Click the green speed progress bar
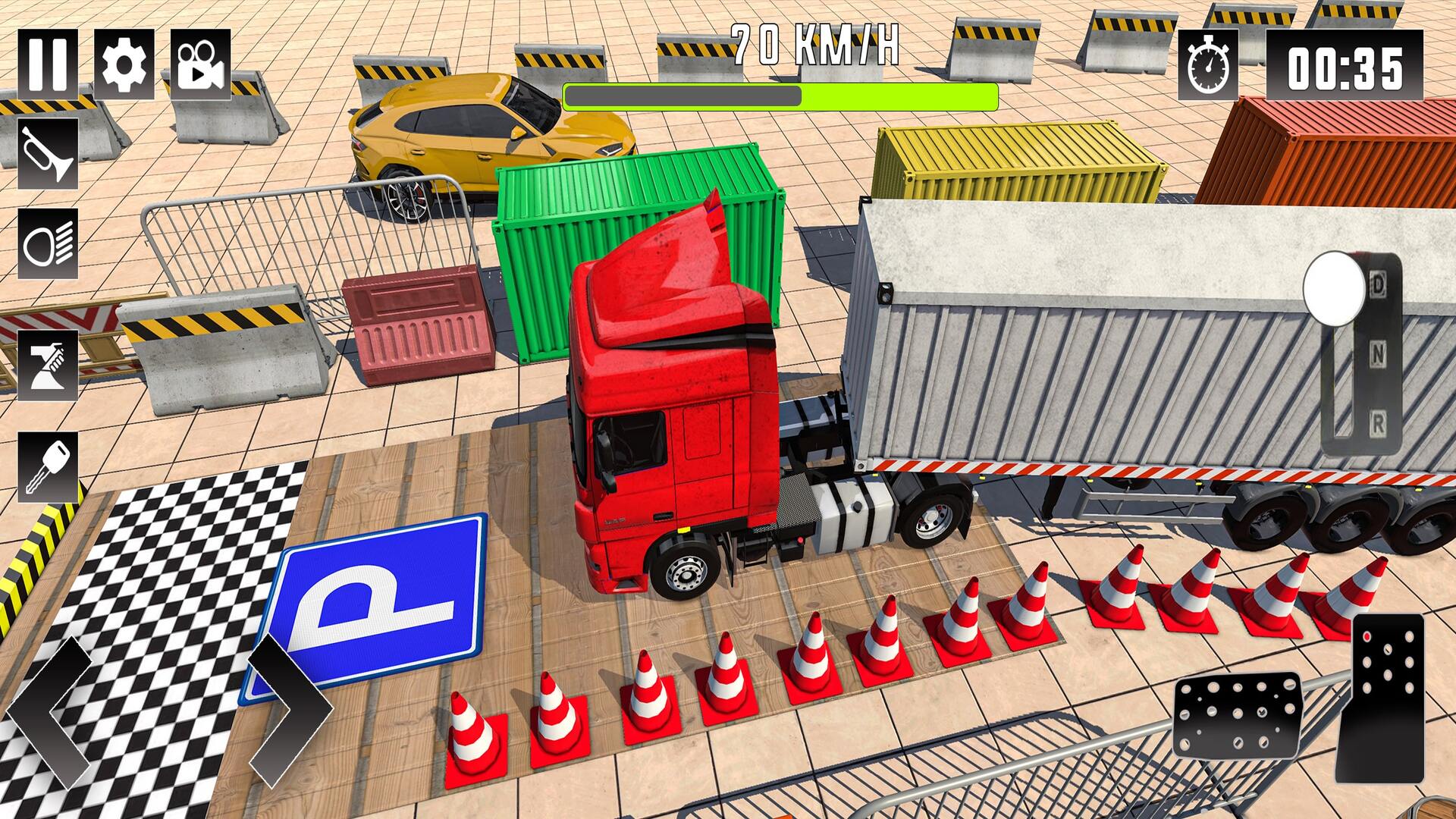Viewport: 1456px width, 819px height. point(781,96)
